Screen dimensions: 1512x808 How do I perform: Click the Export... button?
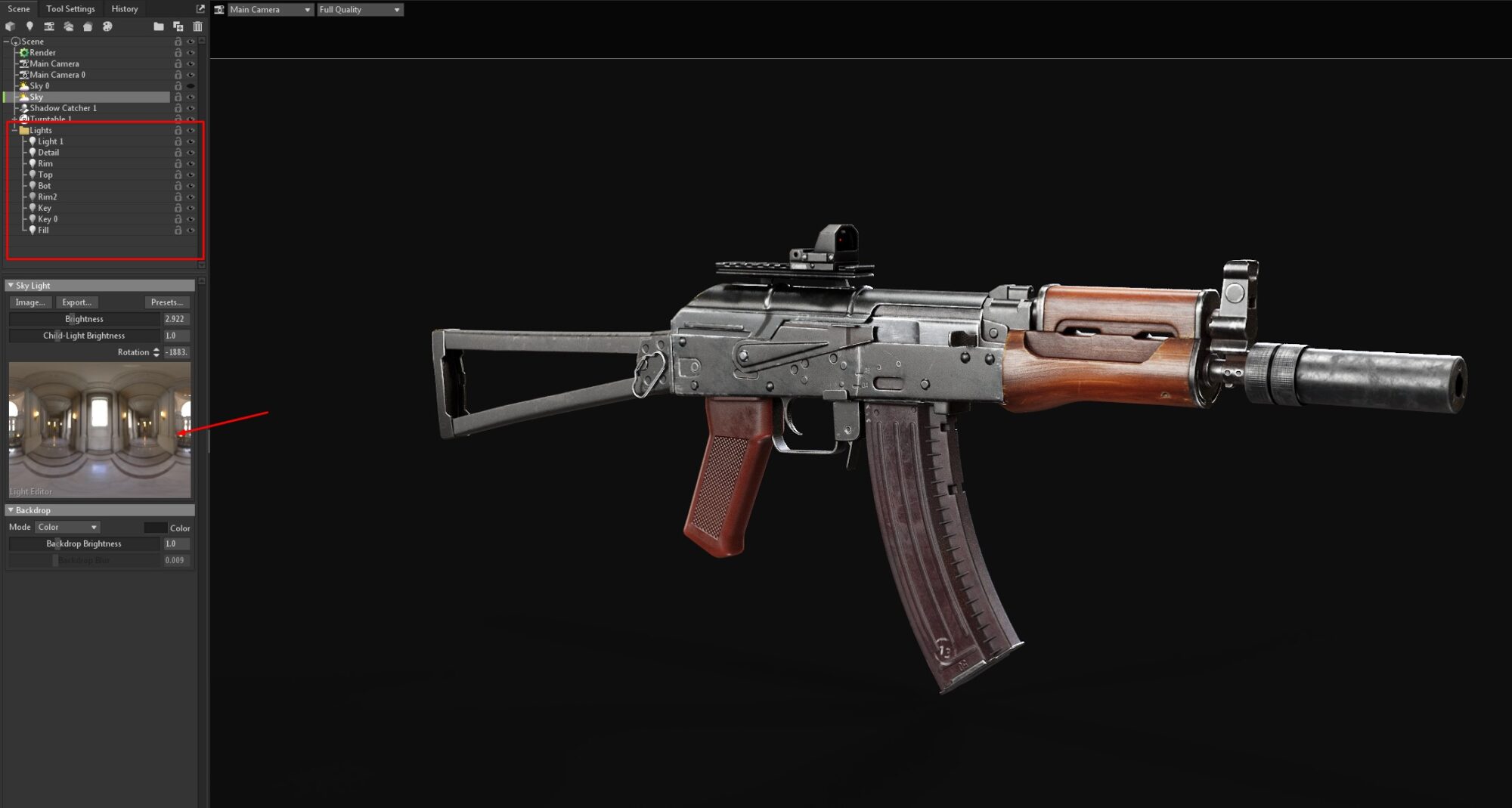(76, 302)
